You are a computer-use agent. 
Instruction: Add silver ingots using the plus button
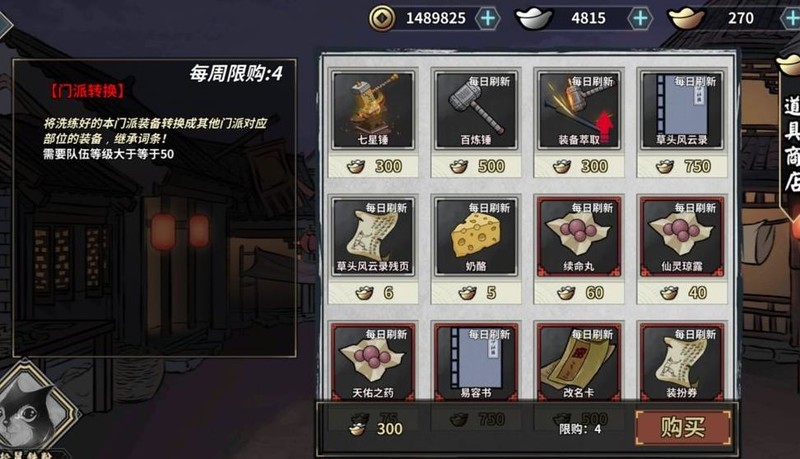tap(640, 18)
